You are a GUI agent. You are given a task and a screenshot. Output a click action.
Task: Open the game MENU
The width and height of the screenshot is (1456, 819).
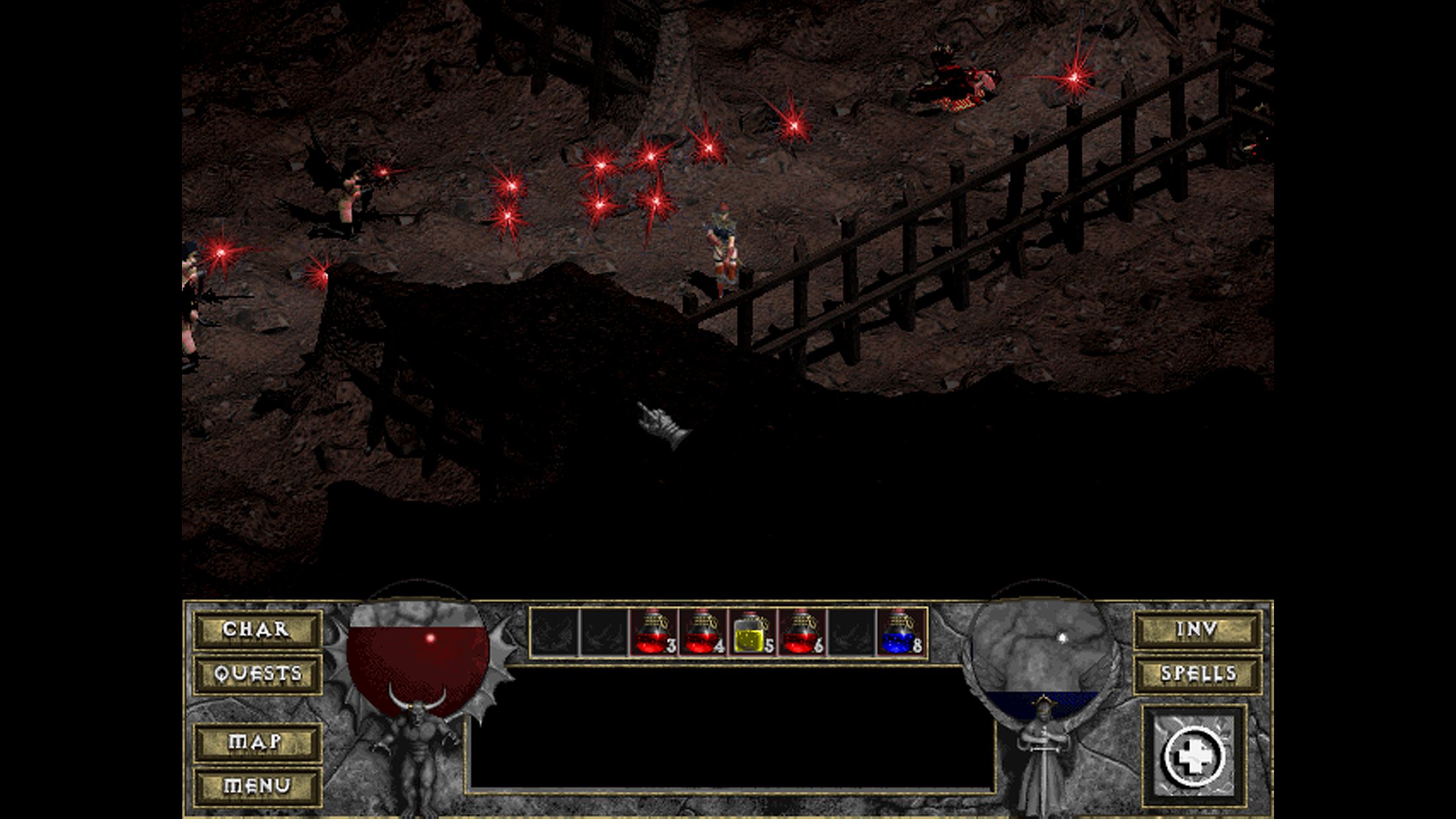pos(257,786)
